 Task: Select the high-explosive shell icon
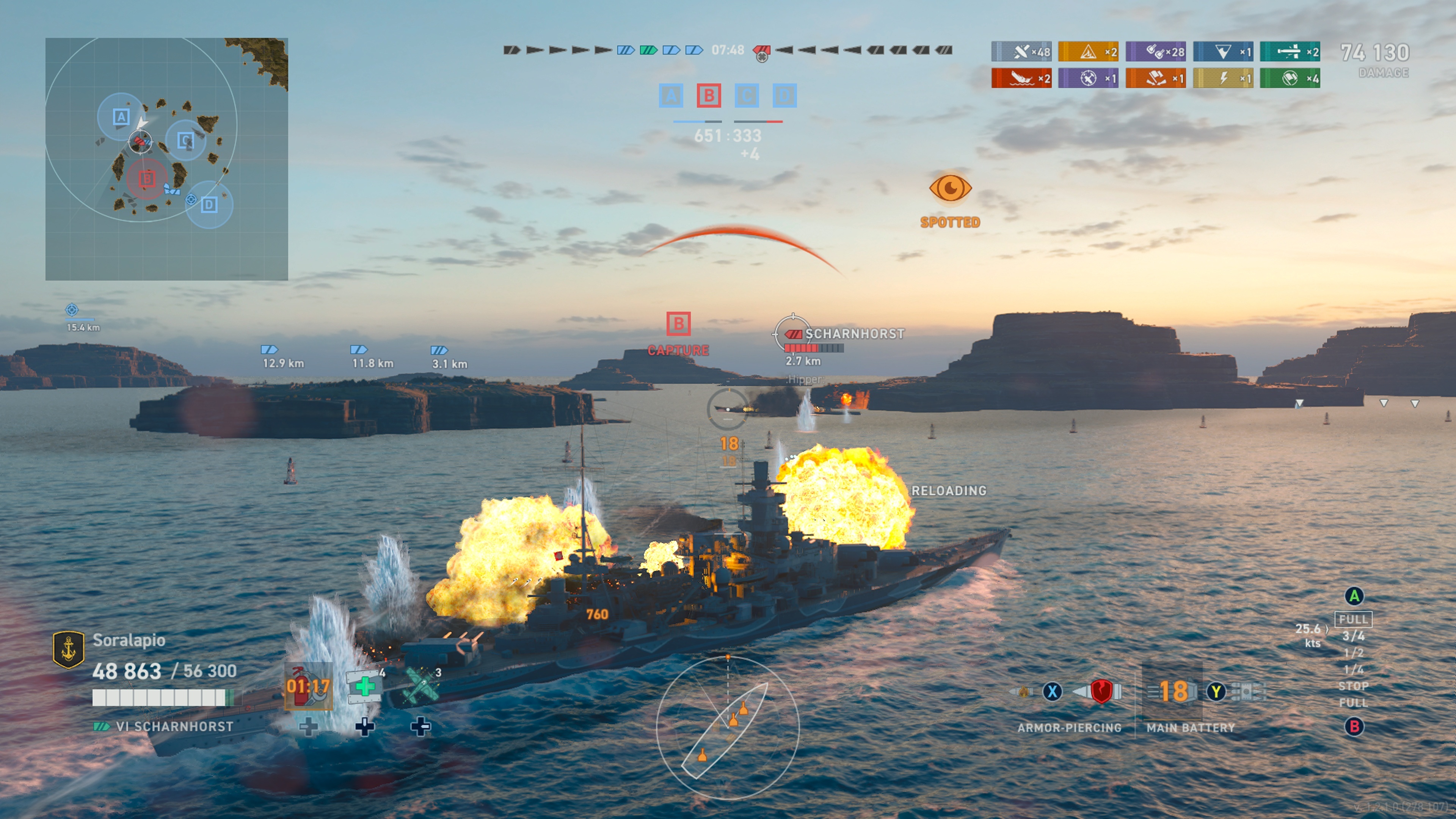coord(1024,691)
